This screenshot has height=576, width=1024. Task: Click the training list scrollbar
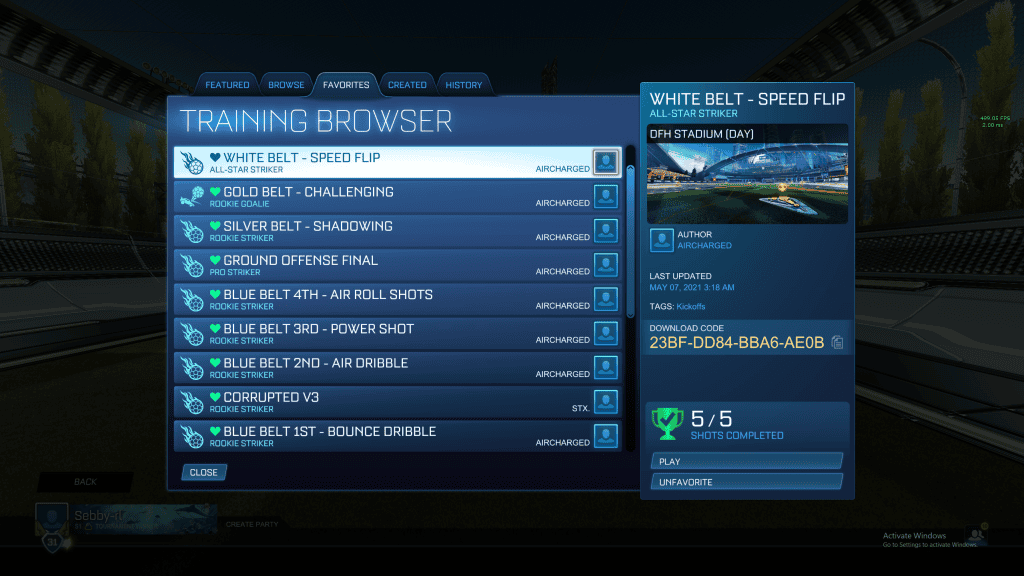click(x=630, y=240)
